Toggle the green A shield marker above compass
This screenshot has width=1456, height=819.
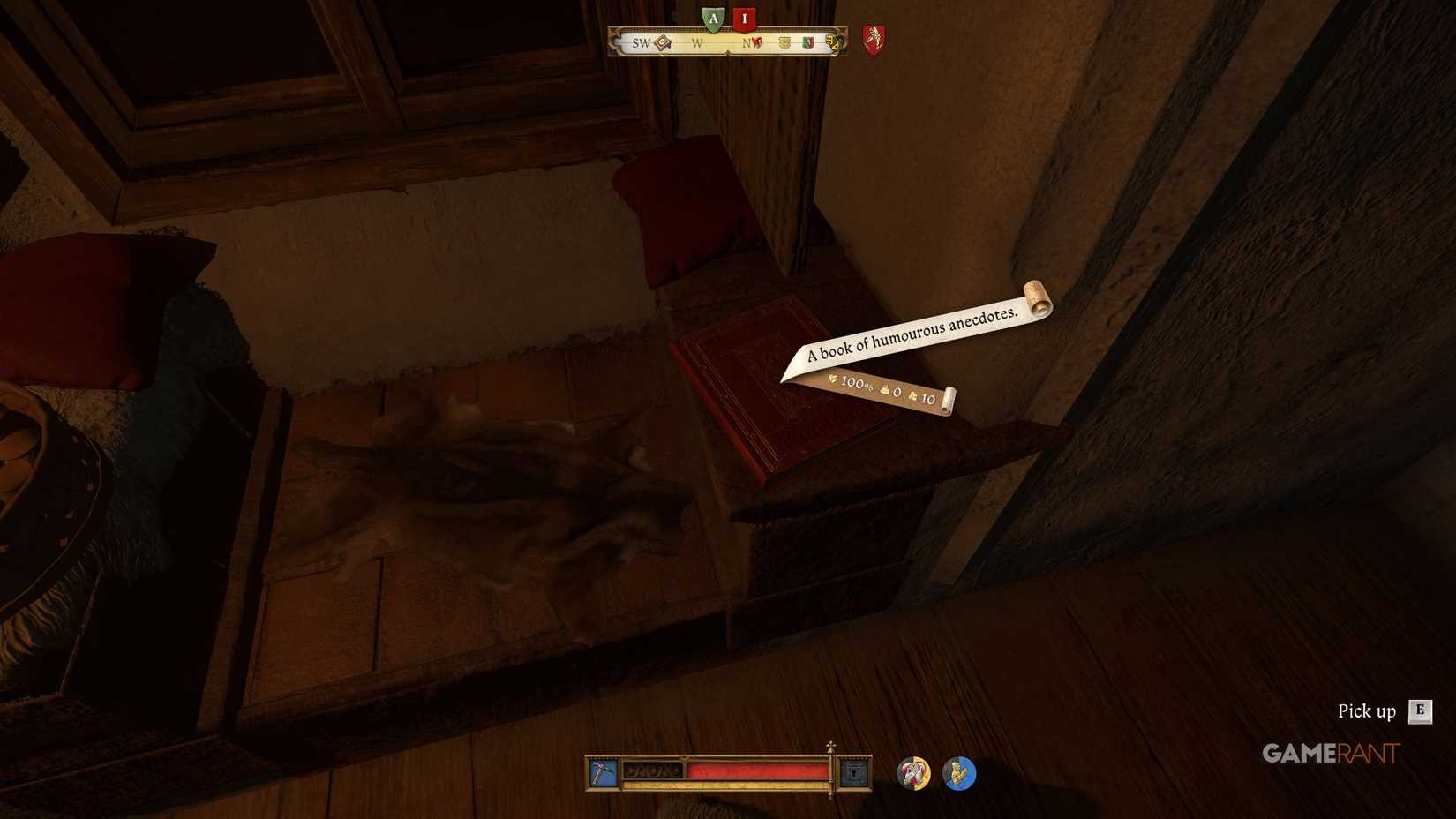pyautogui.click(x=714, y=18)
